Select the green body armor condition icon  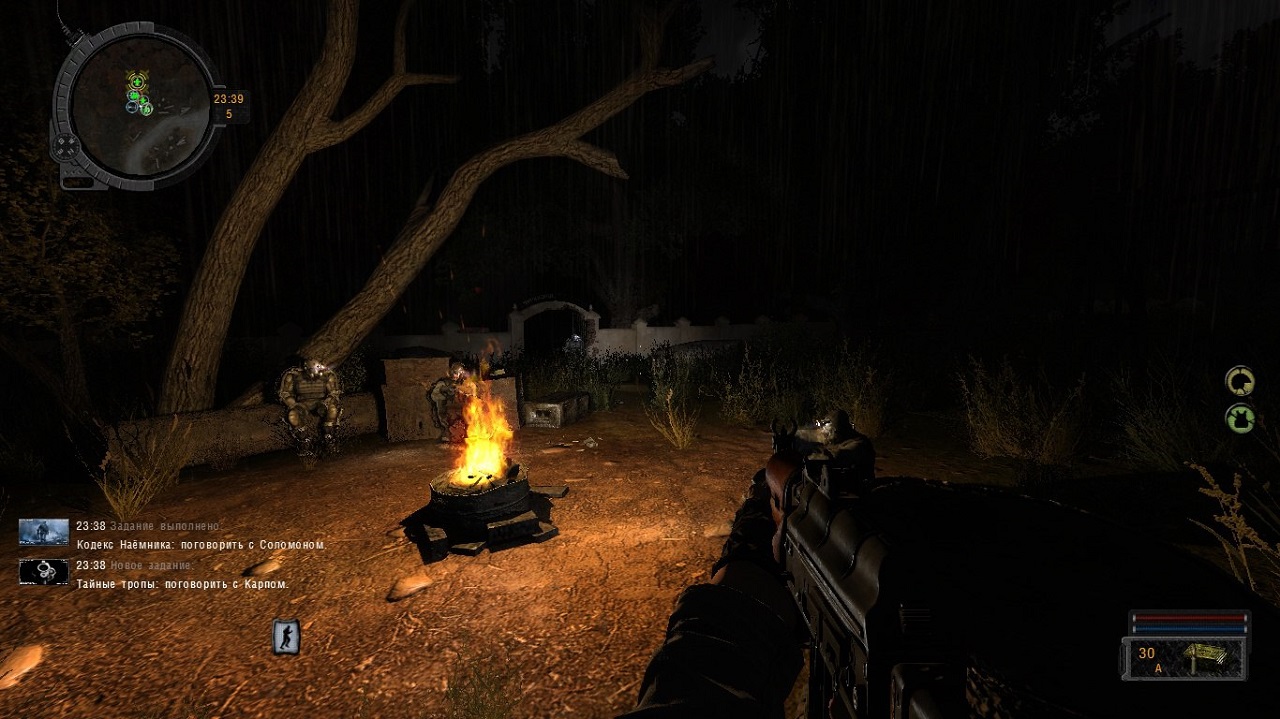(1240, 417)
